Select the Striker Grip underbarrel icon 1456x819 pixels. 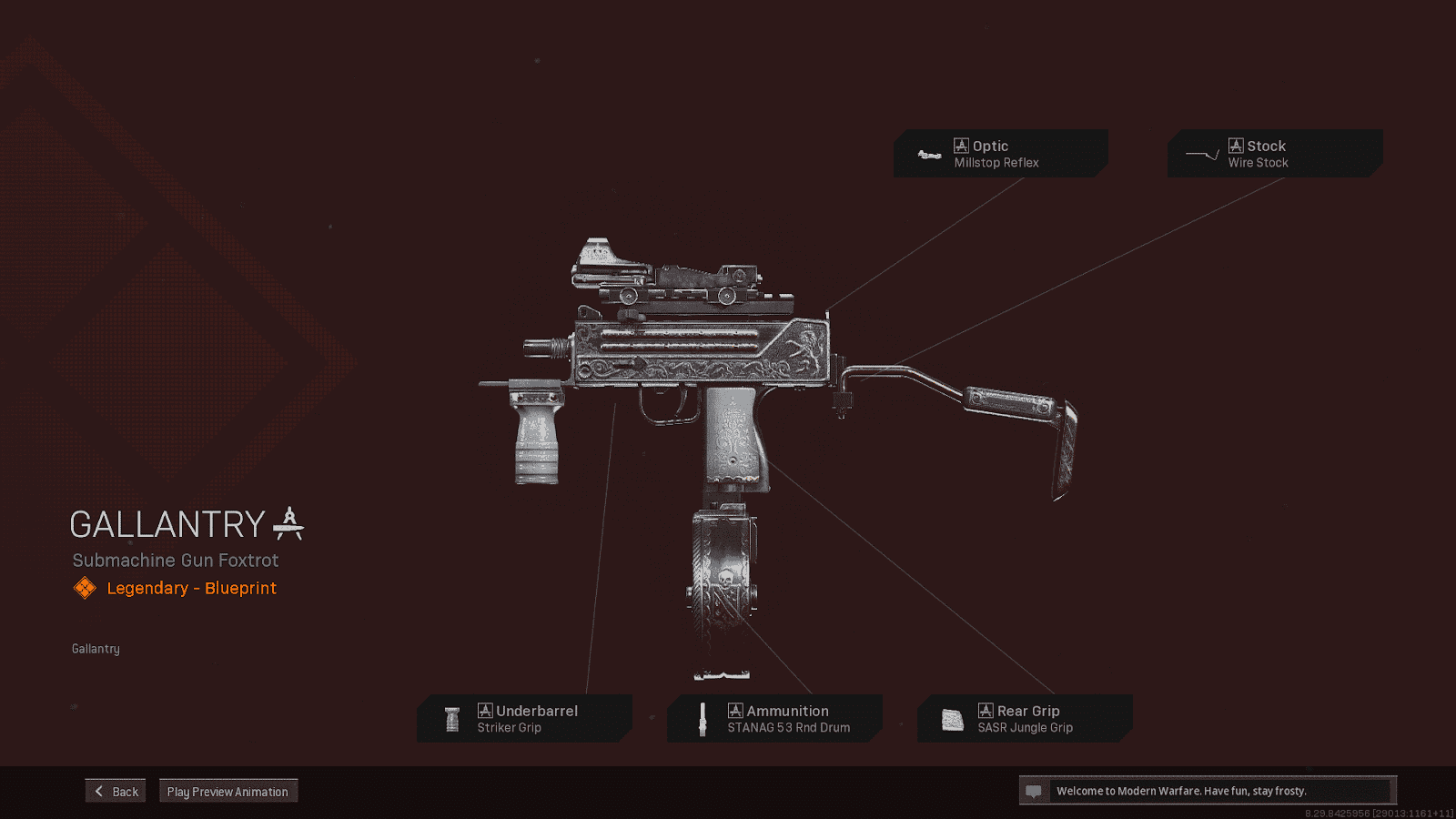[452, 718]
